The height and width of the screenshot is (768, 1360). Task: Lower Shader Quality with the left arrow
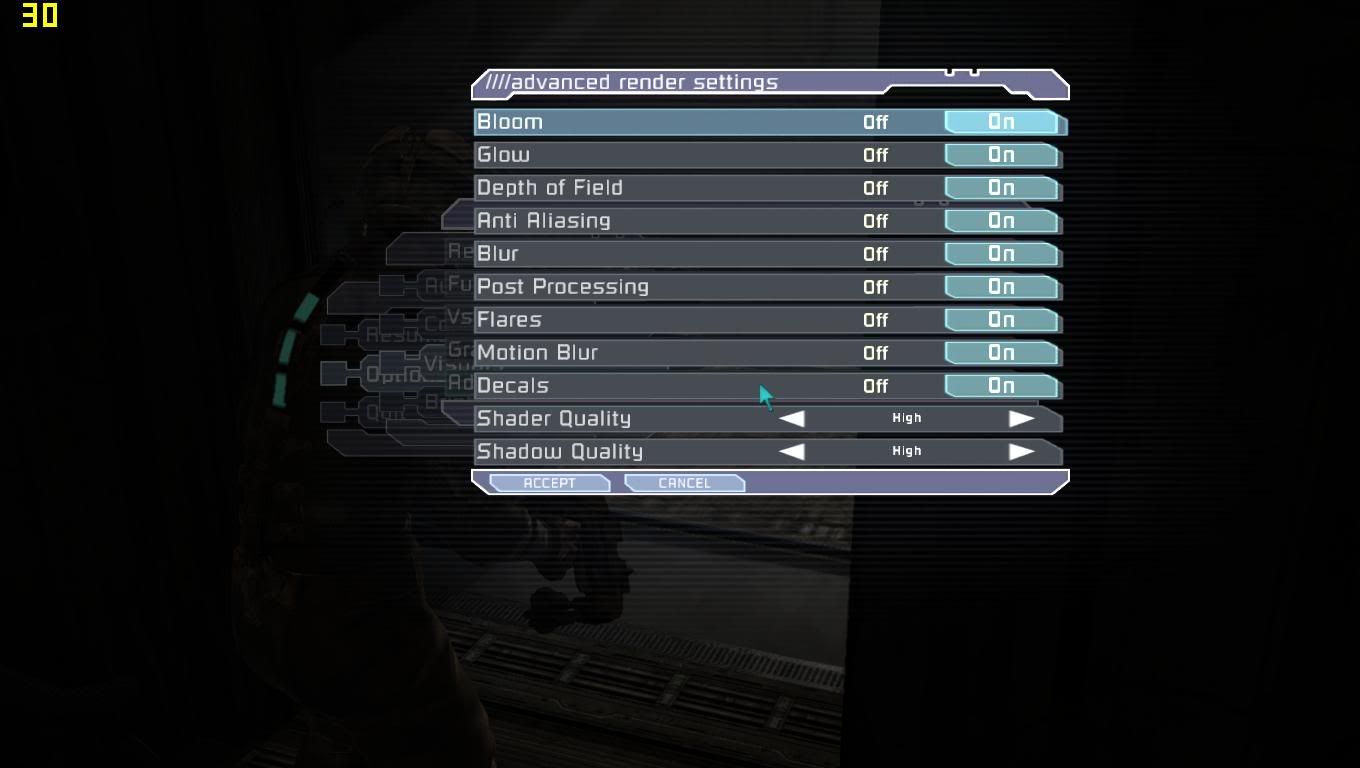792,418
